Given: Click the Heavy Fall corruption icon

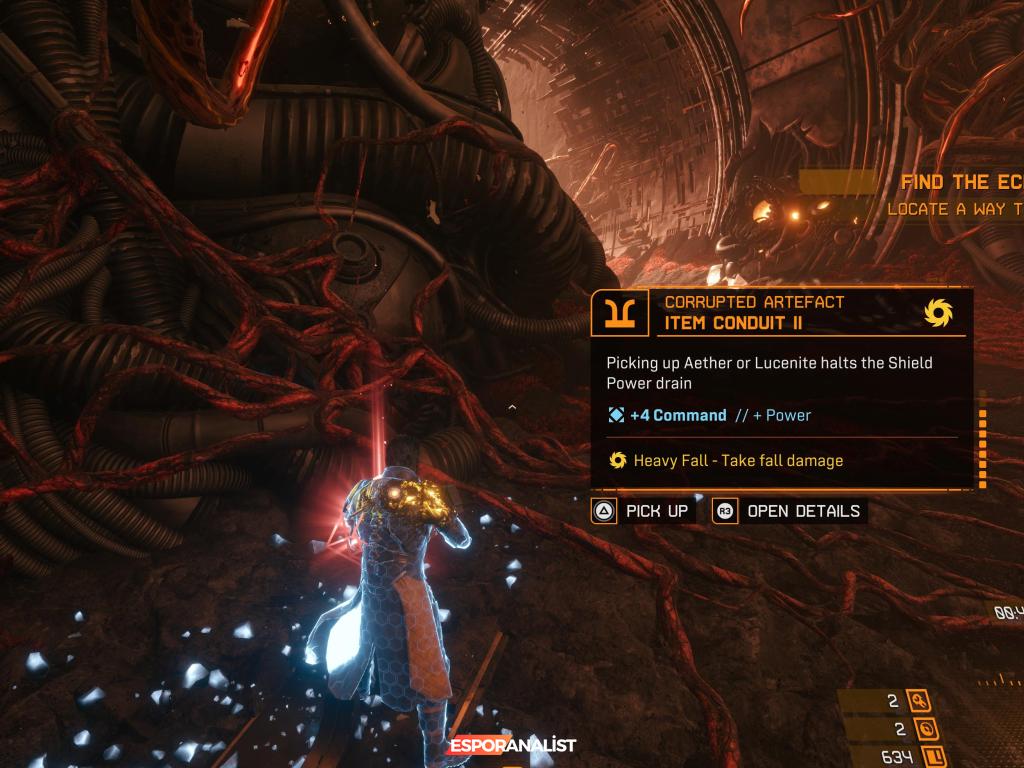Looking at the screenshot, I should [618, 461].
